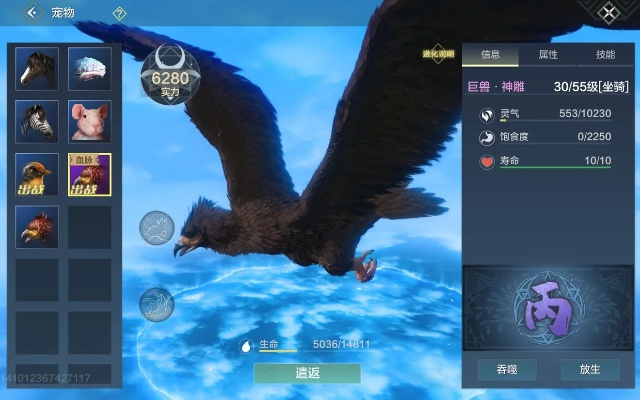Release the pet with 放生
Image resolution: width=640 pixels, height=400 pixels.
click(x=590, y=369)
